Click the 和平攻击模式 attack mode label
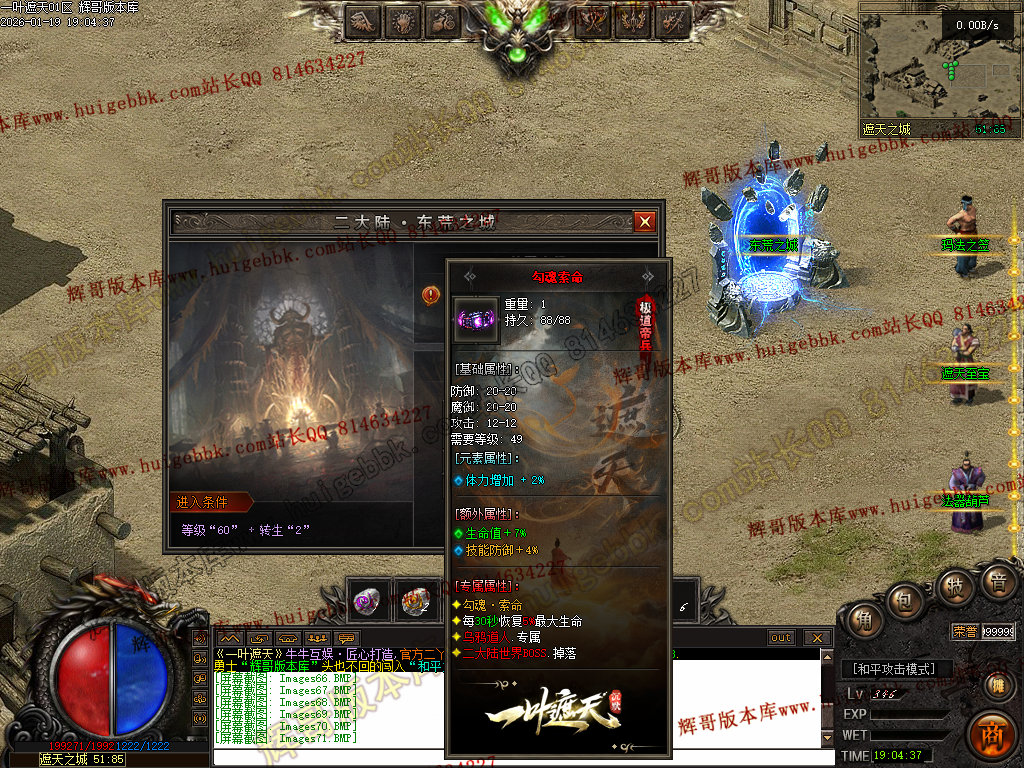 coord(895,669)
